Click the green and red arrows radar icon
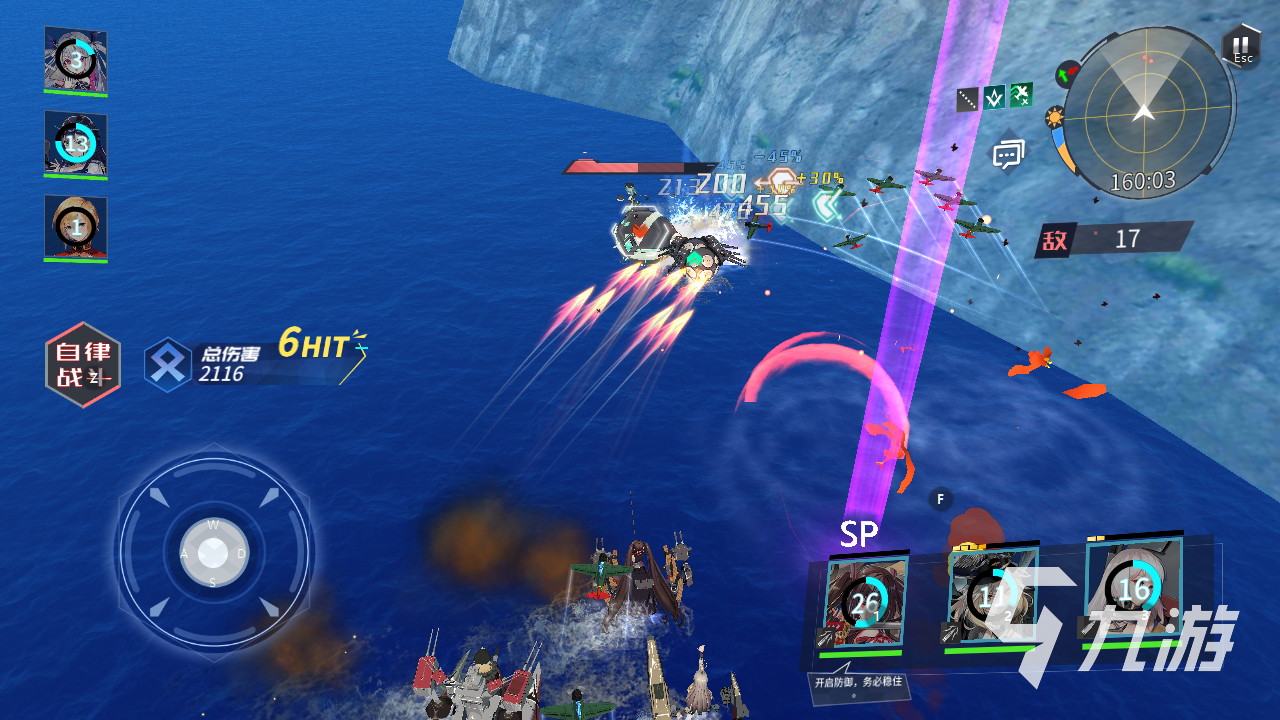Image resolution: width=1280 pixels, height=720 pixels. [1068, 73]
